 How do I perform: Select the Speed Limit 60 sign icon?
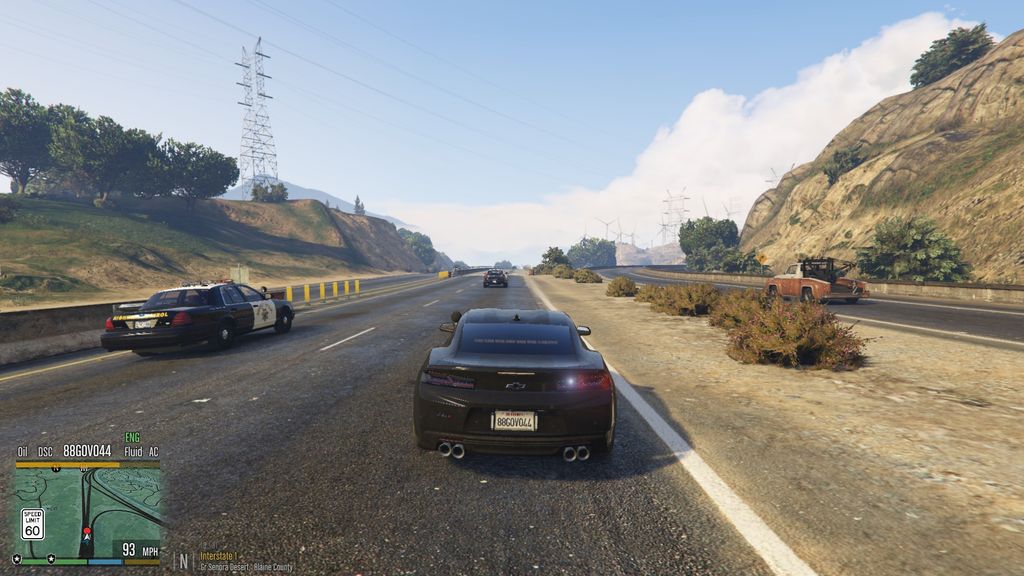(x=33, y=524)
